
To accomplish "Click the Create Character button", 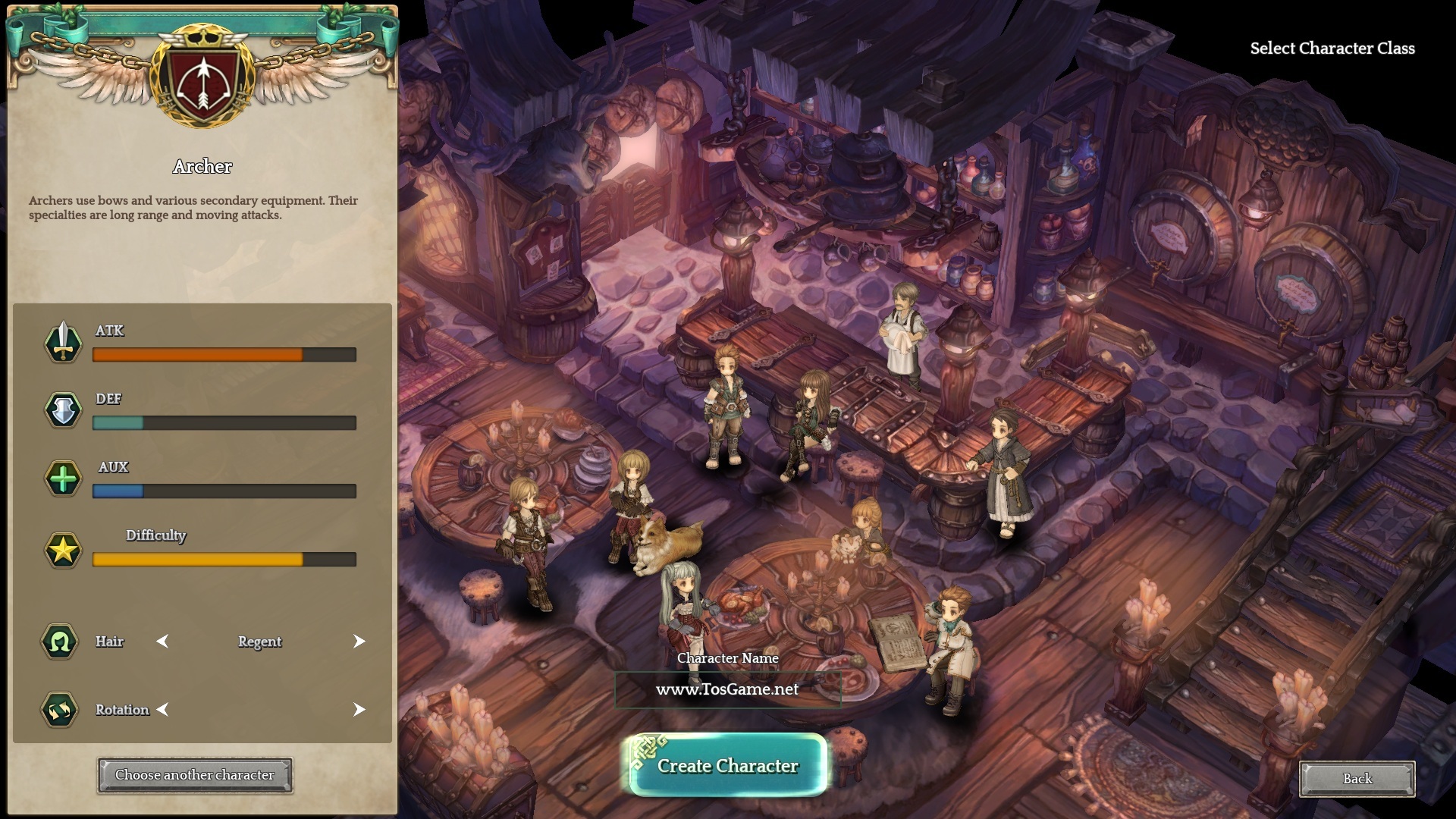I will tap(726, 765).
